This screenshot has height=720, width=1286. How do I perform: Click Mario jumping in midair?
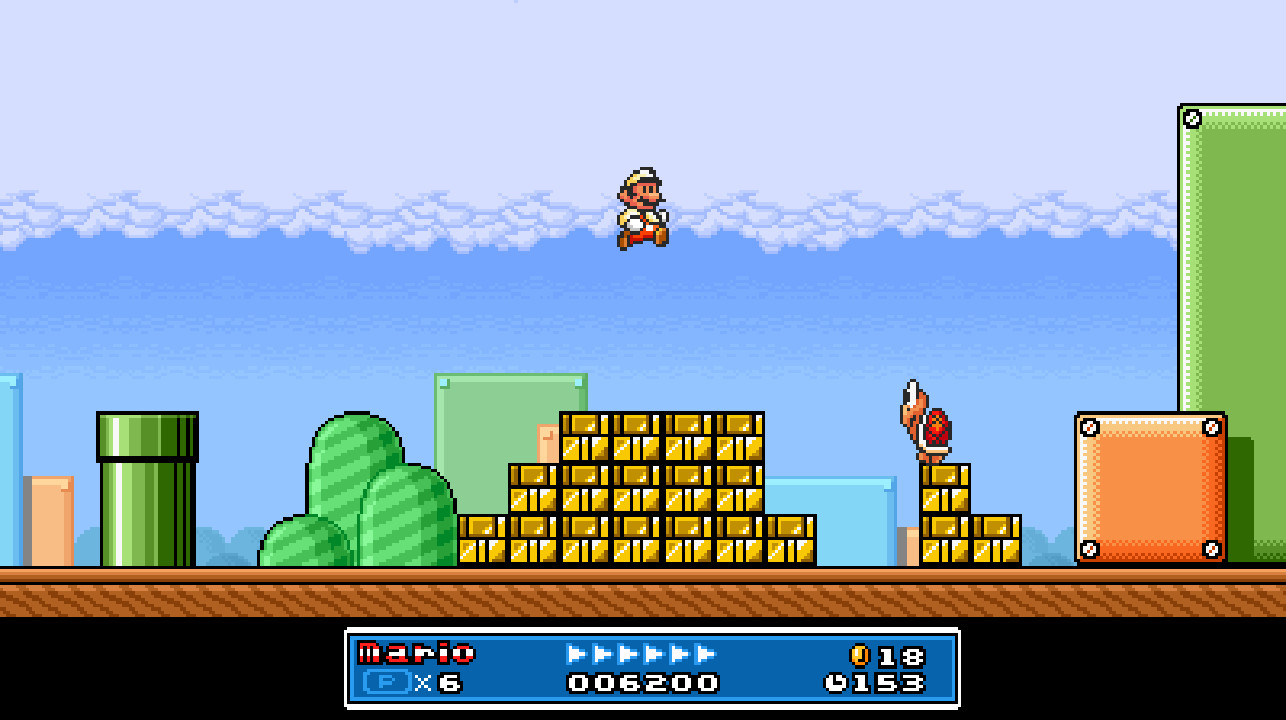(x=644, y=205)
